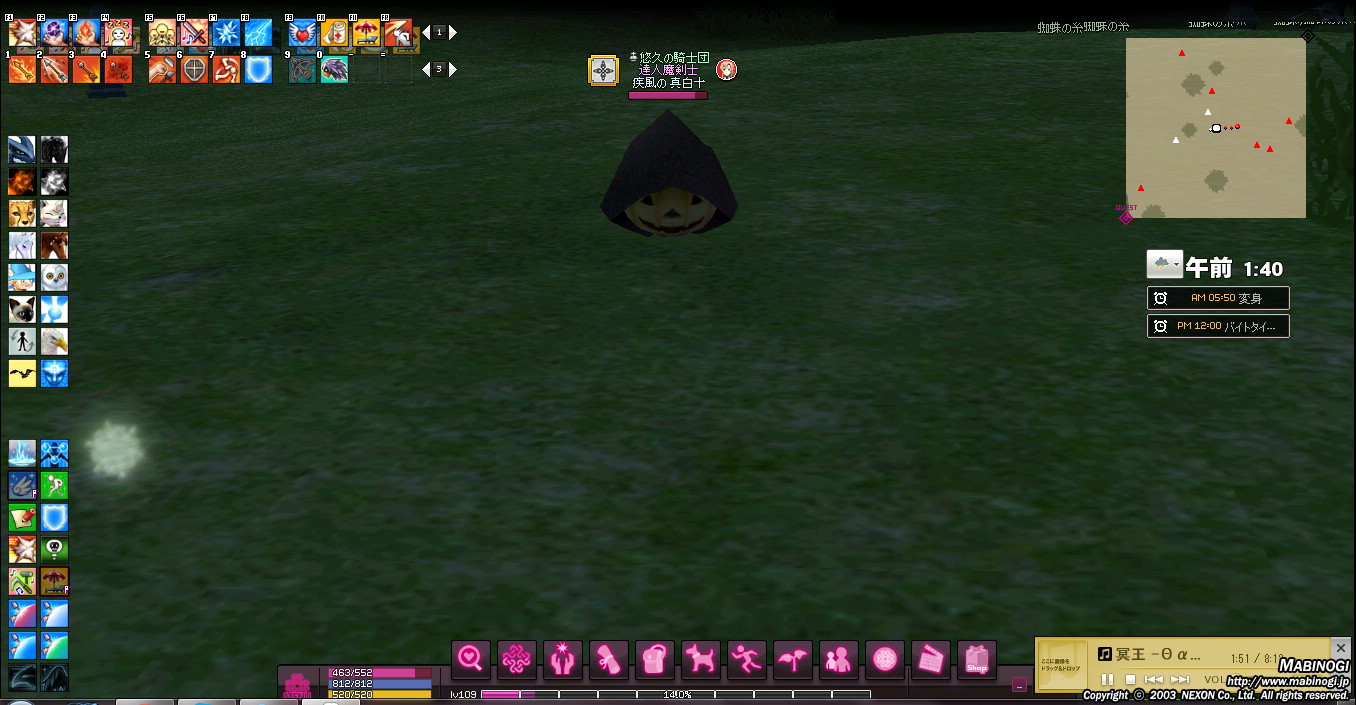Click the pink dog pet menu button

pyautogui.click(x=701, y=659)
